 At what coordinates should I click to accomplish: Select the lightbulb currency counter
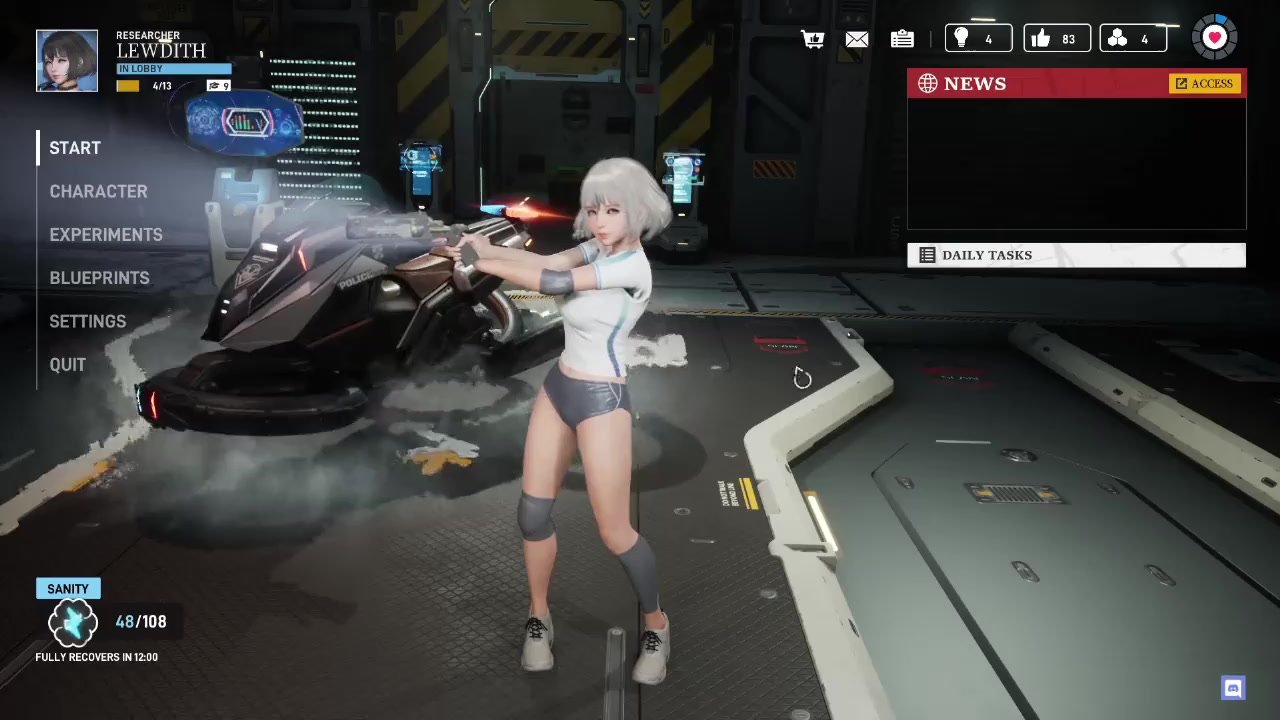pos(978,39)
